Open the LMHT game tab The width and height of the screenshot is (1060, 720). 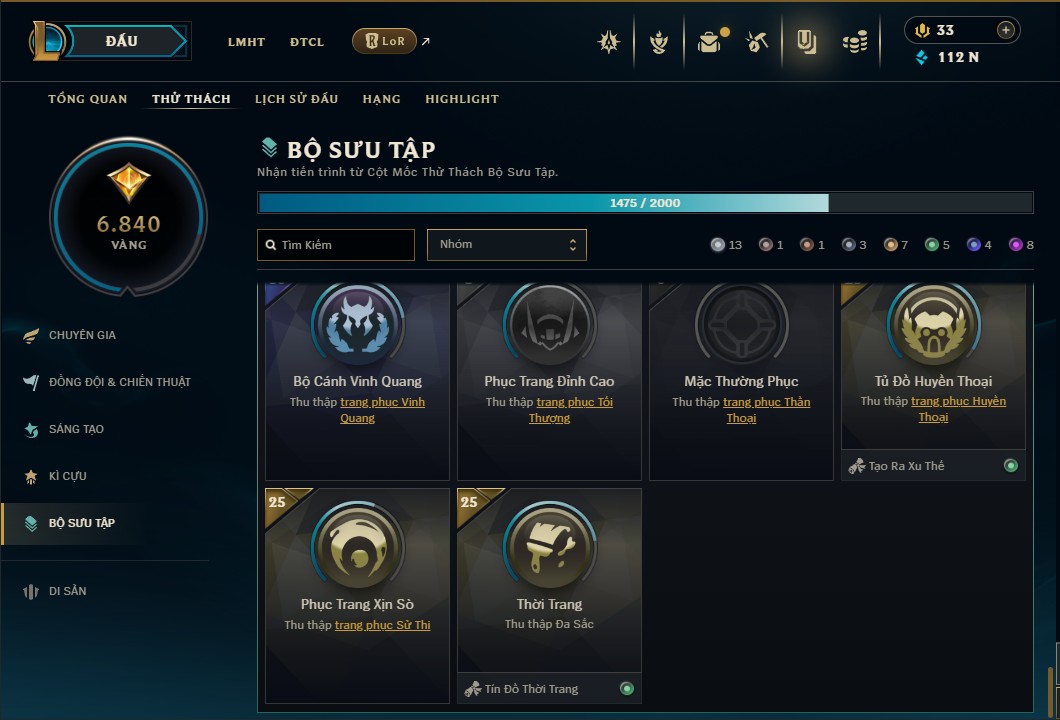click(246, 42)
